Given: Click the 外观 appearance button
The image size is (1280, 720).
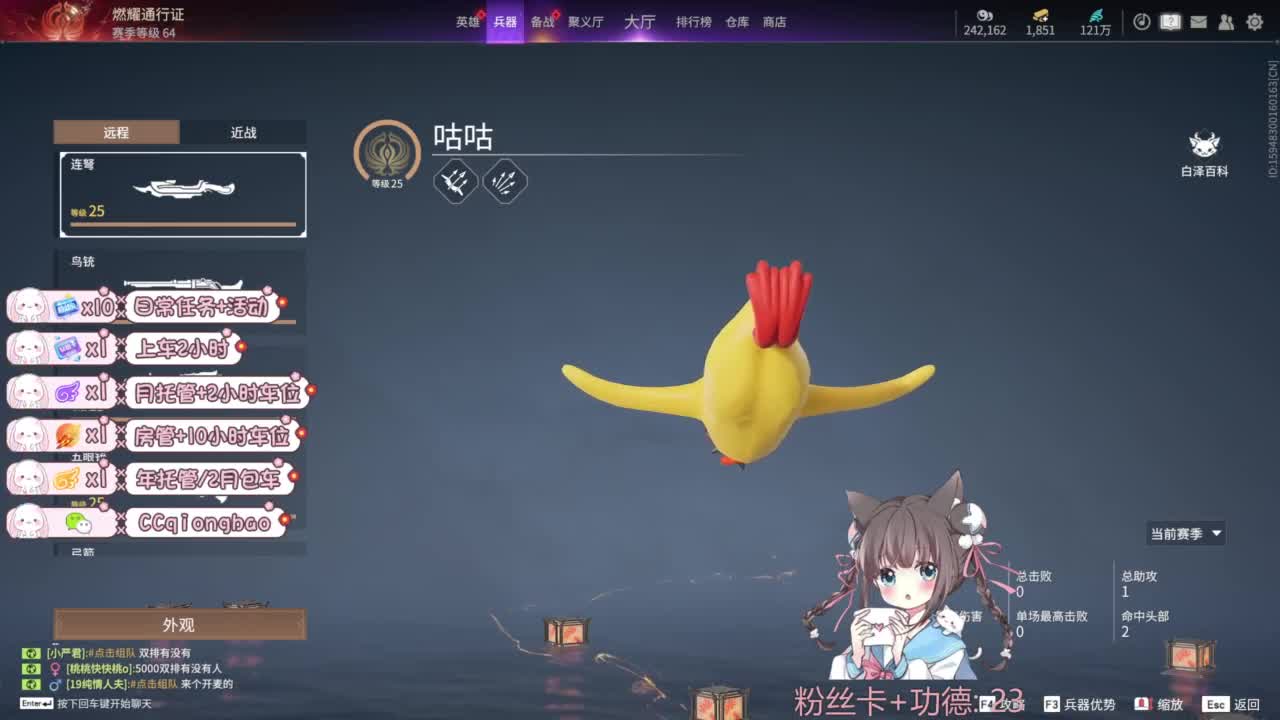Looking at the screenshot, I should [x=180, y=624].
